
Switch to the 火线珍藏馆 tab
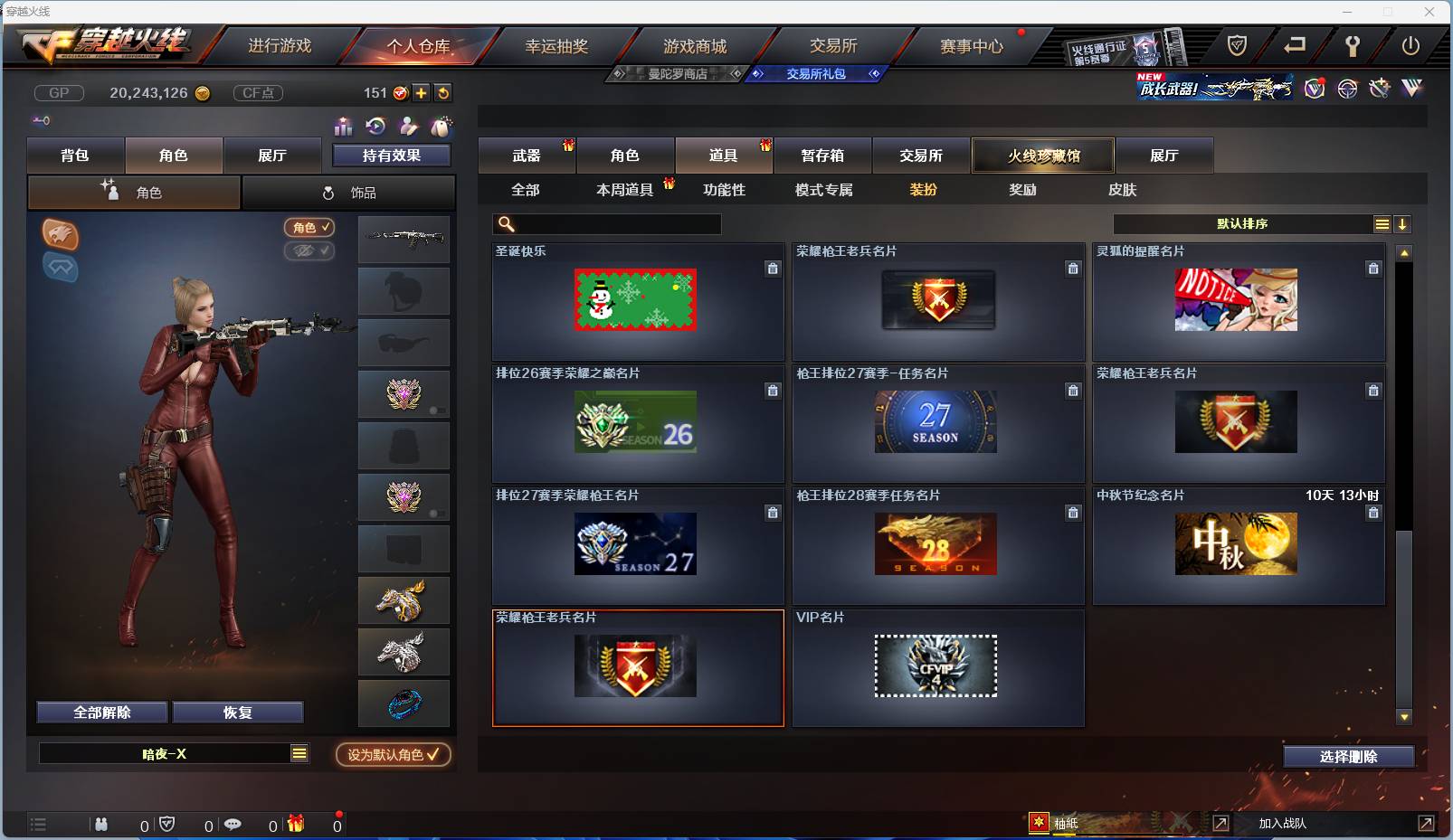[1044, 155]
